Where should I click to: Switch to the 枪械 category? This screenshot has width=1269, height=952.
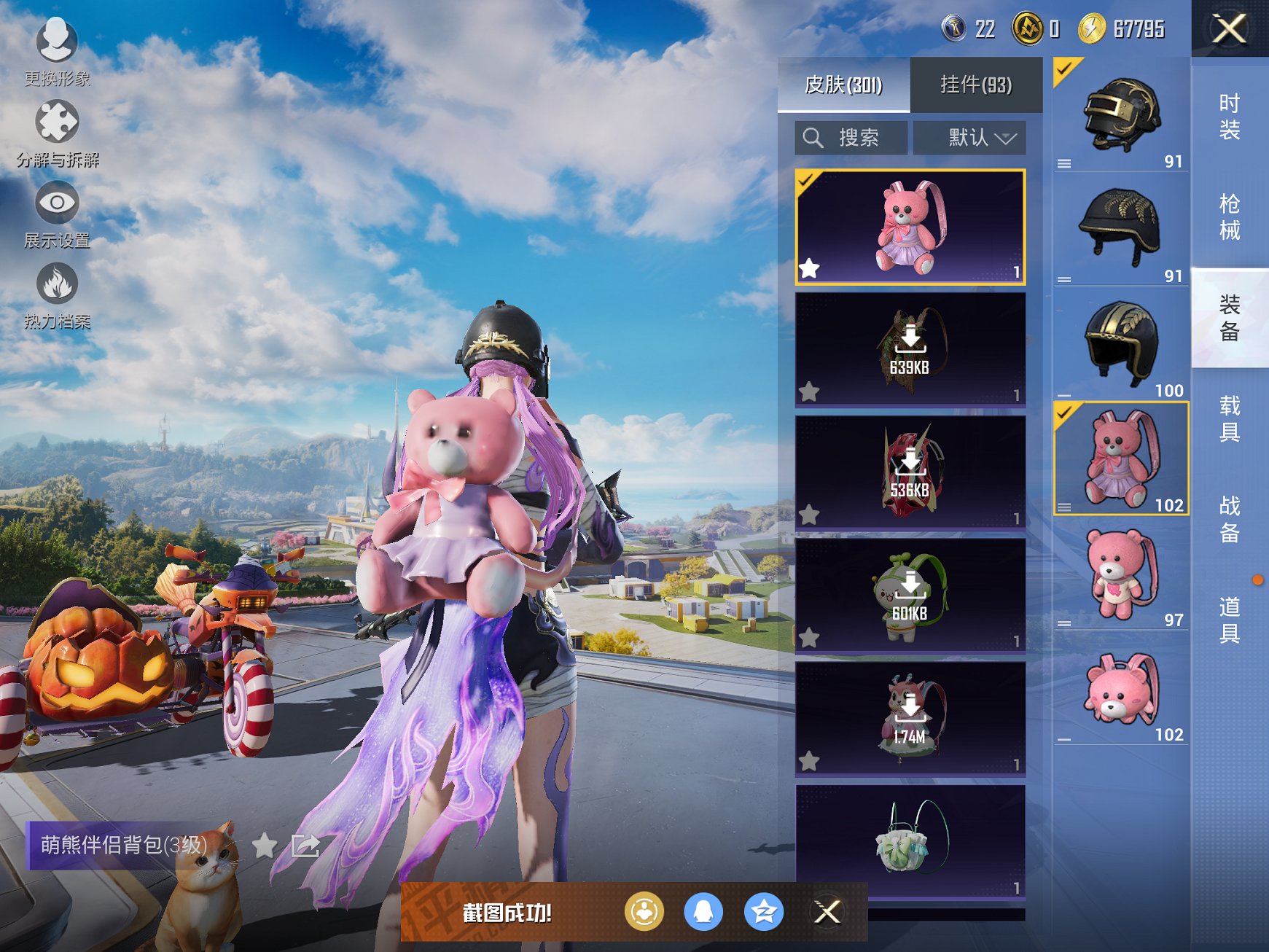[1229, 217]
